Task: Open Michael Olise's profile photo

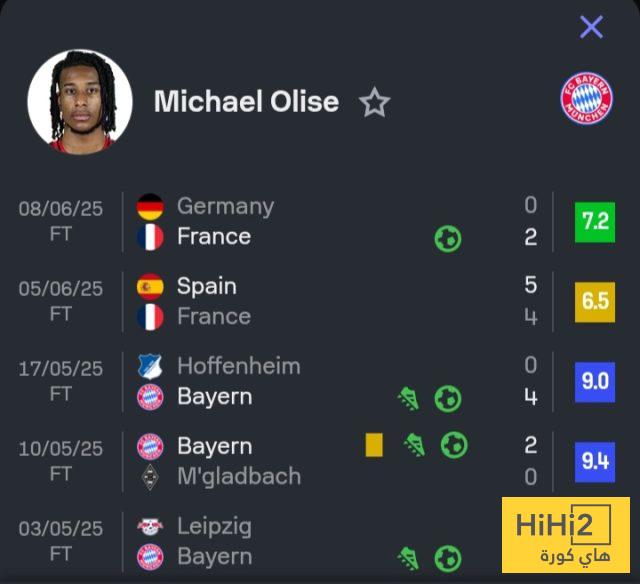Action: (80, 101)
